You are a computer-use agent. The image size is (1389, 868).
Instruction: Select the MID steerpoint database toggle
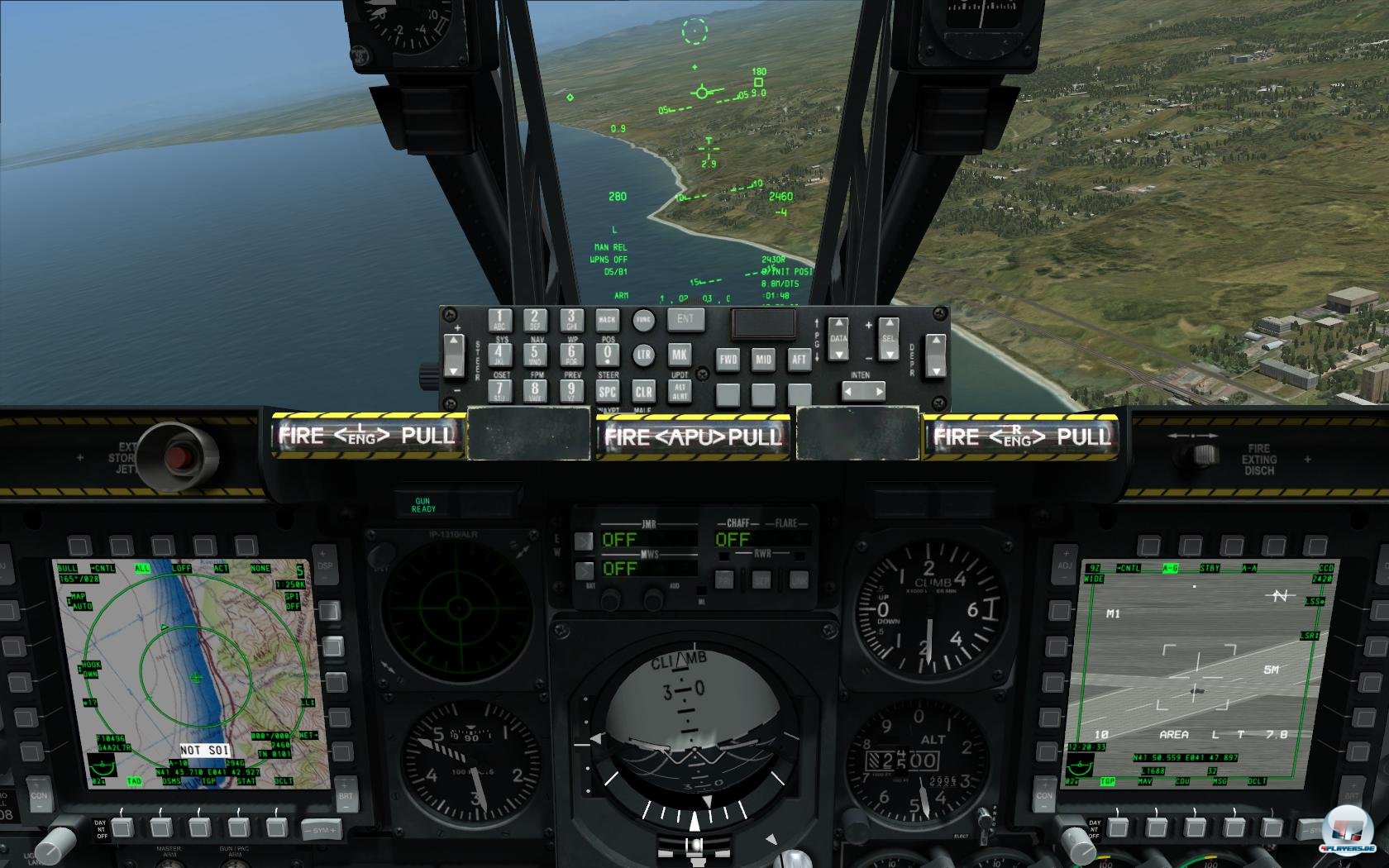(764, 360)
